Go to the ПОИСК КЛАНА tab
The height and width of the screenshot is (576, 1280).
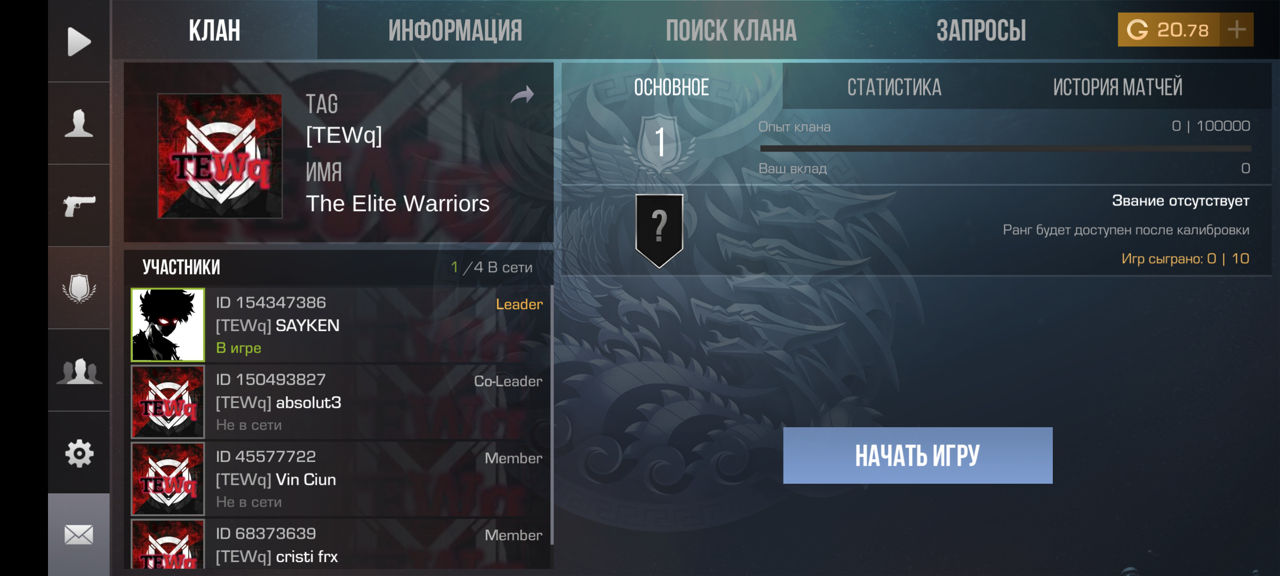pyautogui.click(x=731, y=31)
